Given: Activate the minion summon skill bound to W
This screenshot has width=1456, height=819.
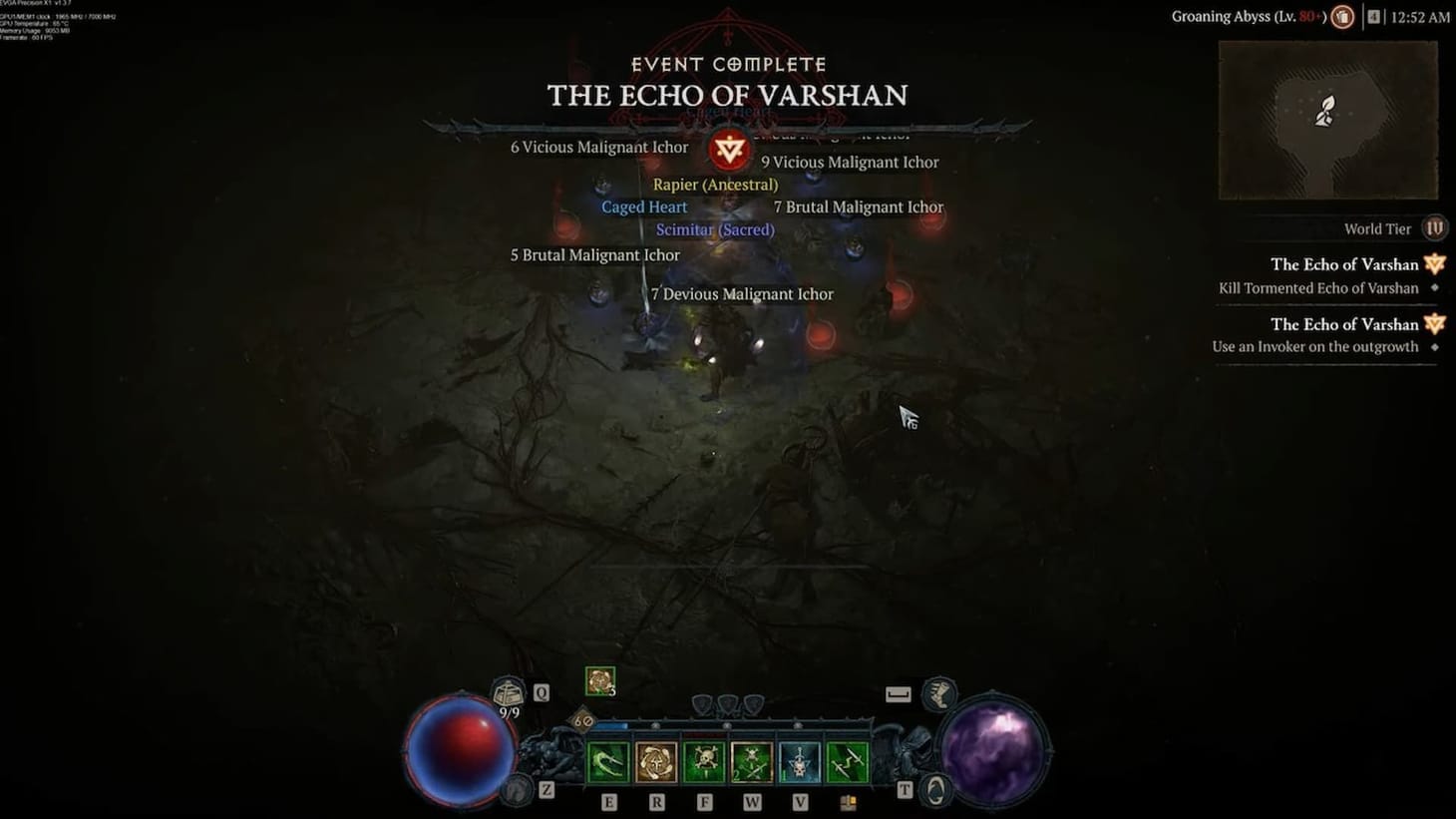Looking at the screenshot, I should 752,761.
